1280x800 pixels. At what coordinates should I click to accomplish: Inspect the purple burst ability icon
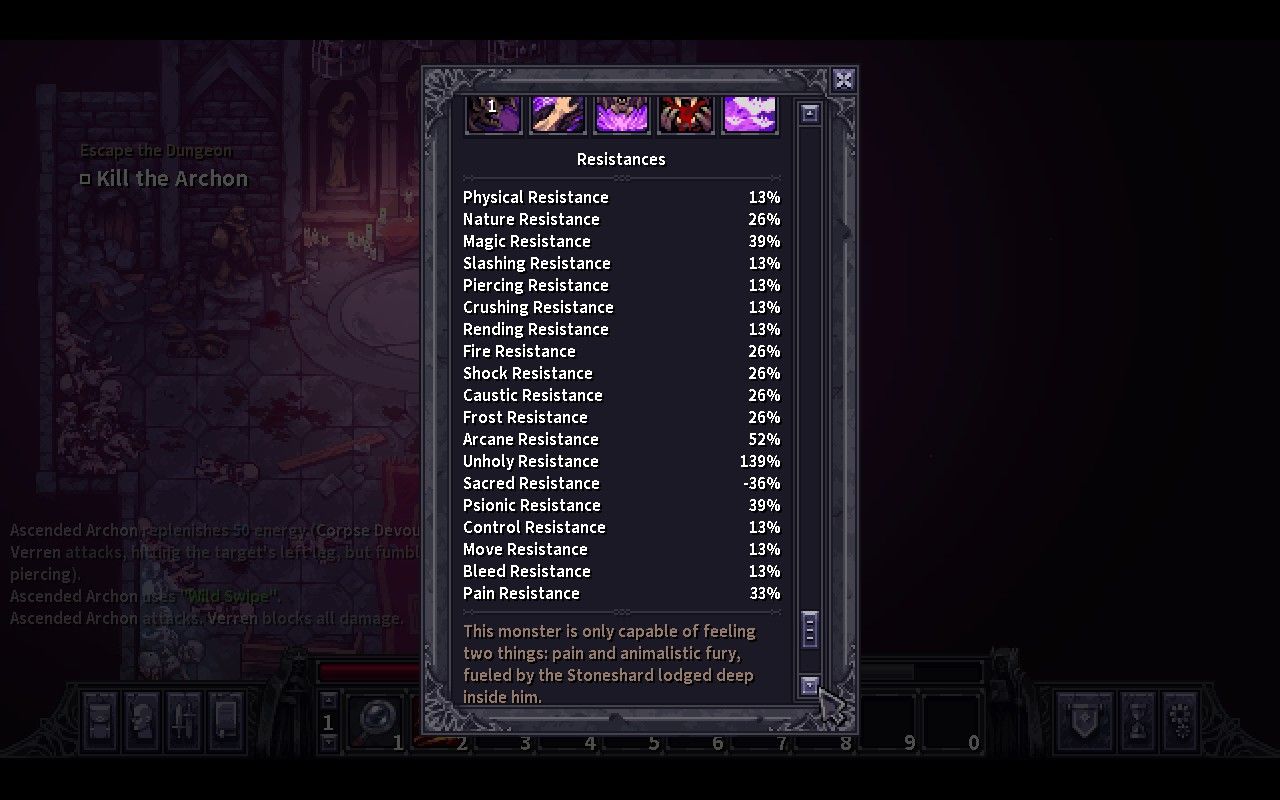[x=621, y=113]
